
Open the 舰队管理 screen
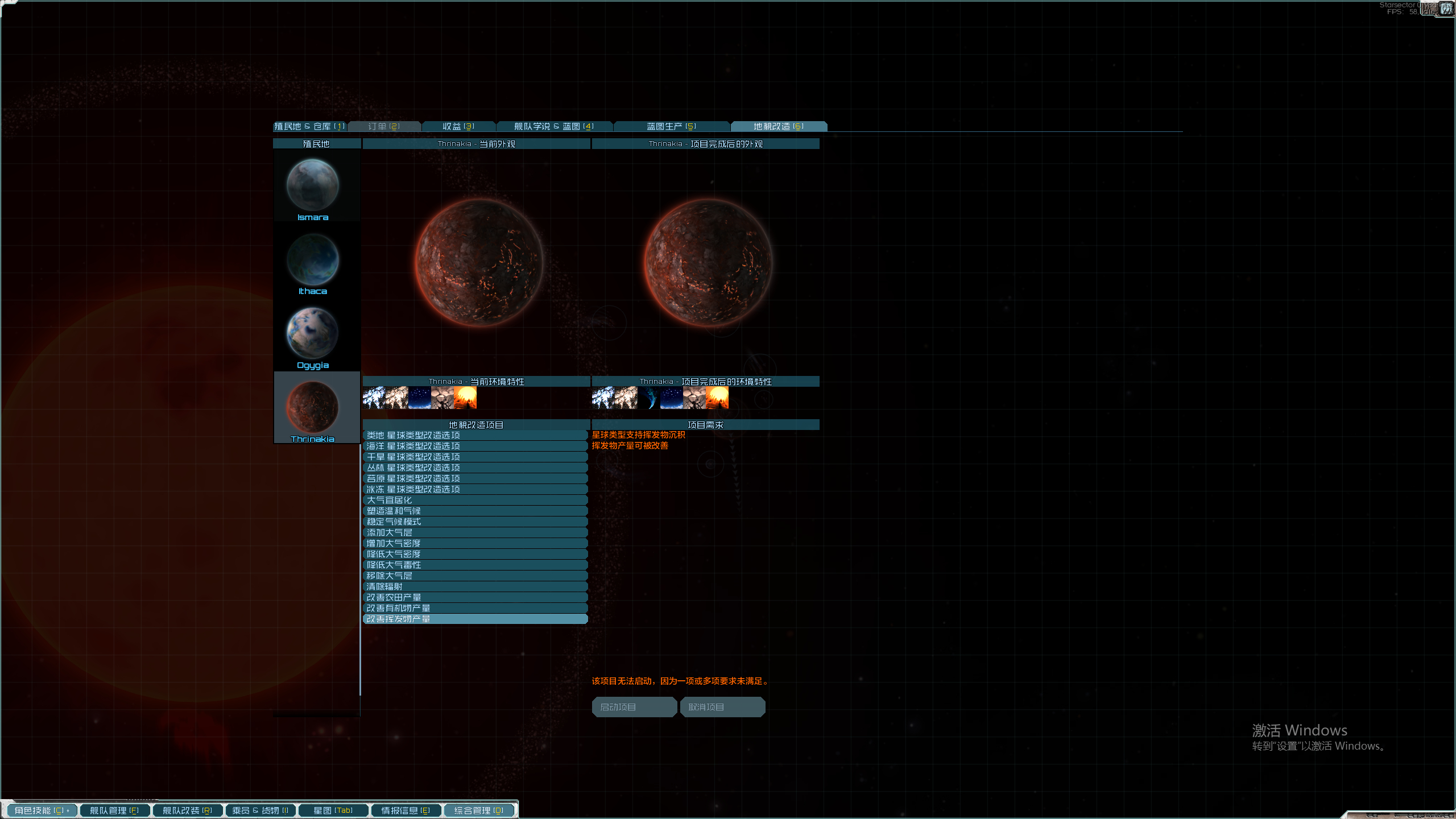click(x=114, y=810)
